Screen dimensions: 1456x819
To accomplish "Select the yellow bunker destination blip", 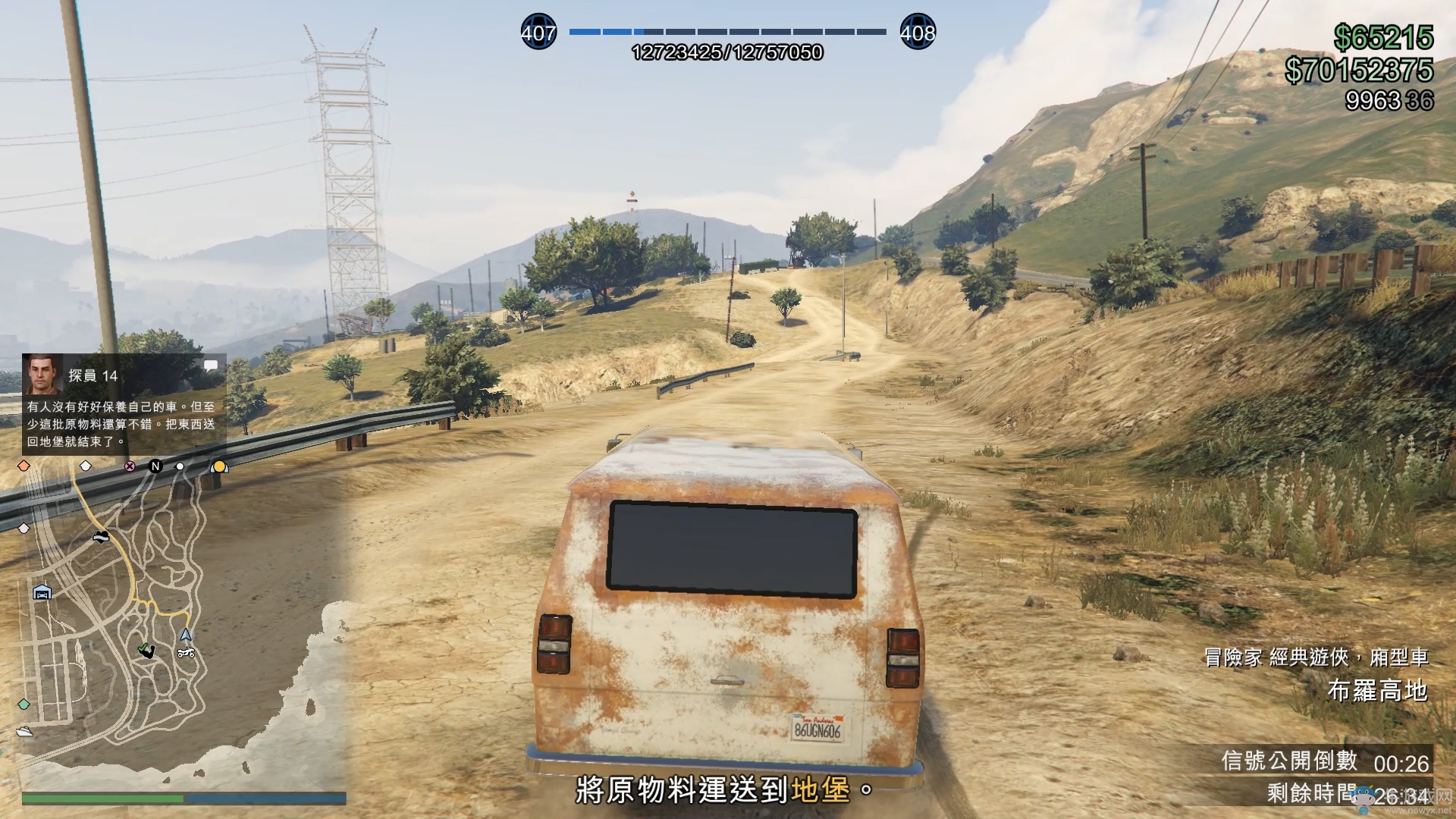I will [x=219, y=466].
